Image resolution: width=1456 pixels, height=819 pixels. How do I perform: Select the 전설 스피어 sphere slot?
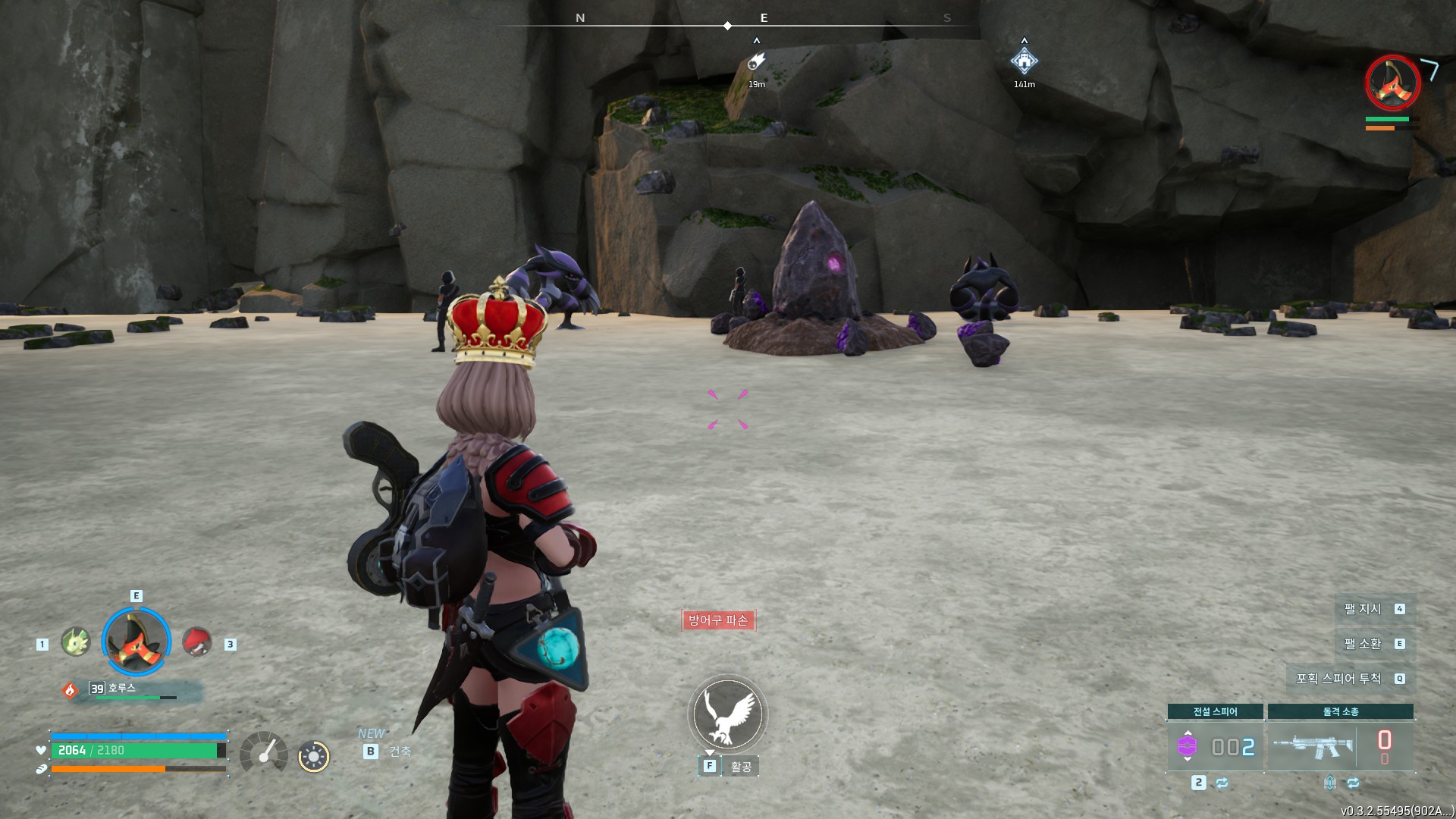pos(1215,746)
